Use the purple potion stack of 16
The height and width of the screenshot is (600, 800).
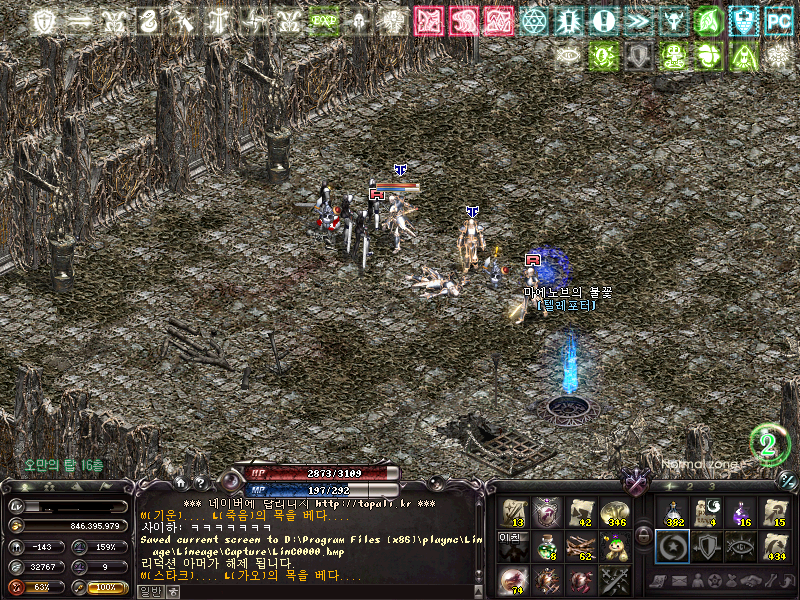click(740, 512)
